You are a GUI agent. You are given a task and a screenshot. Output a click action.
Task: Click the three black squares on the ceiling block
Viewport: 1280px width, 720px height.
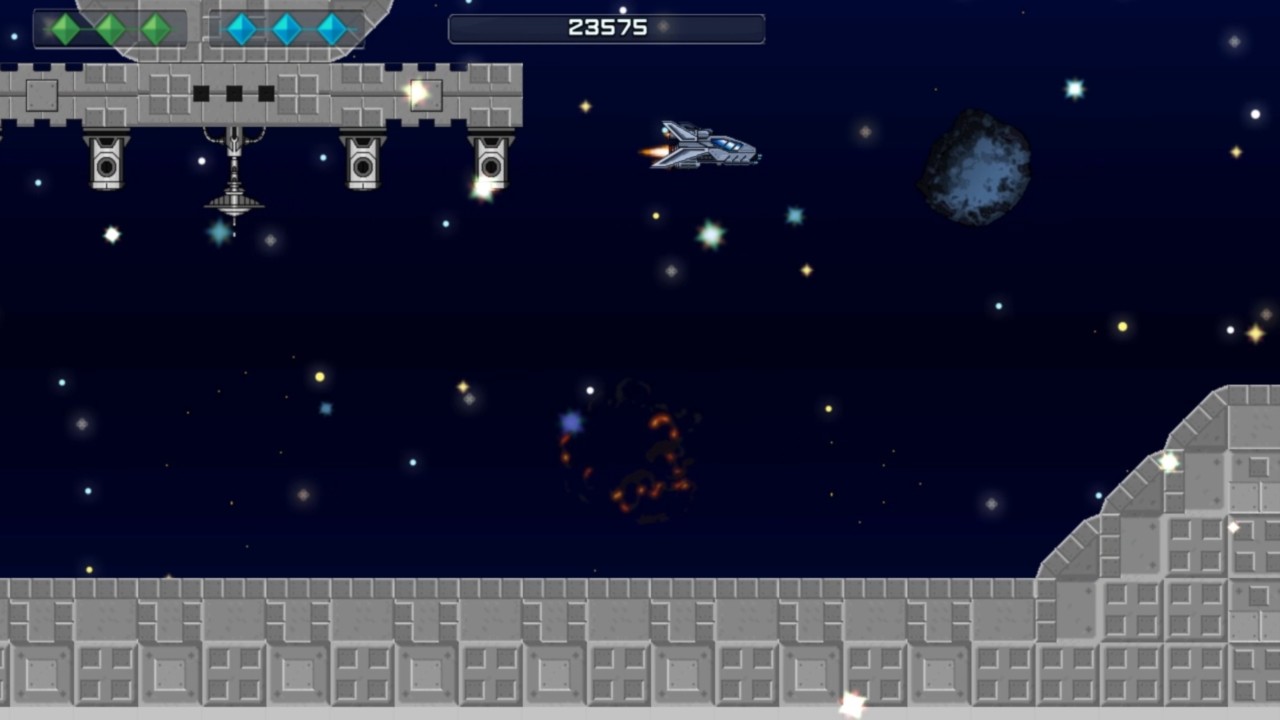(x=236, y=93)
